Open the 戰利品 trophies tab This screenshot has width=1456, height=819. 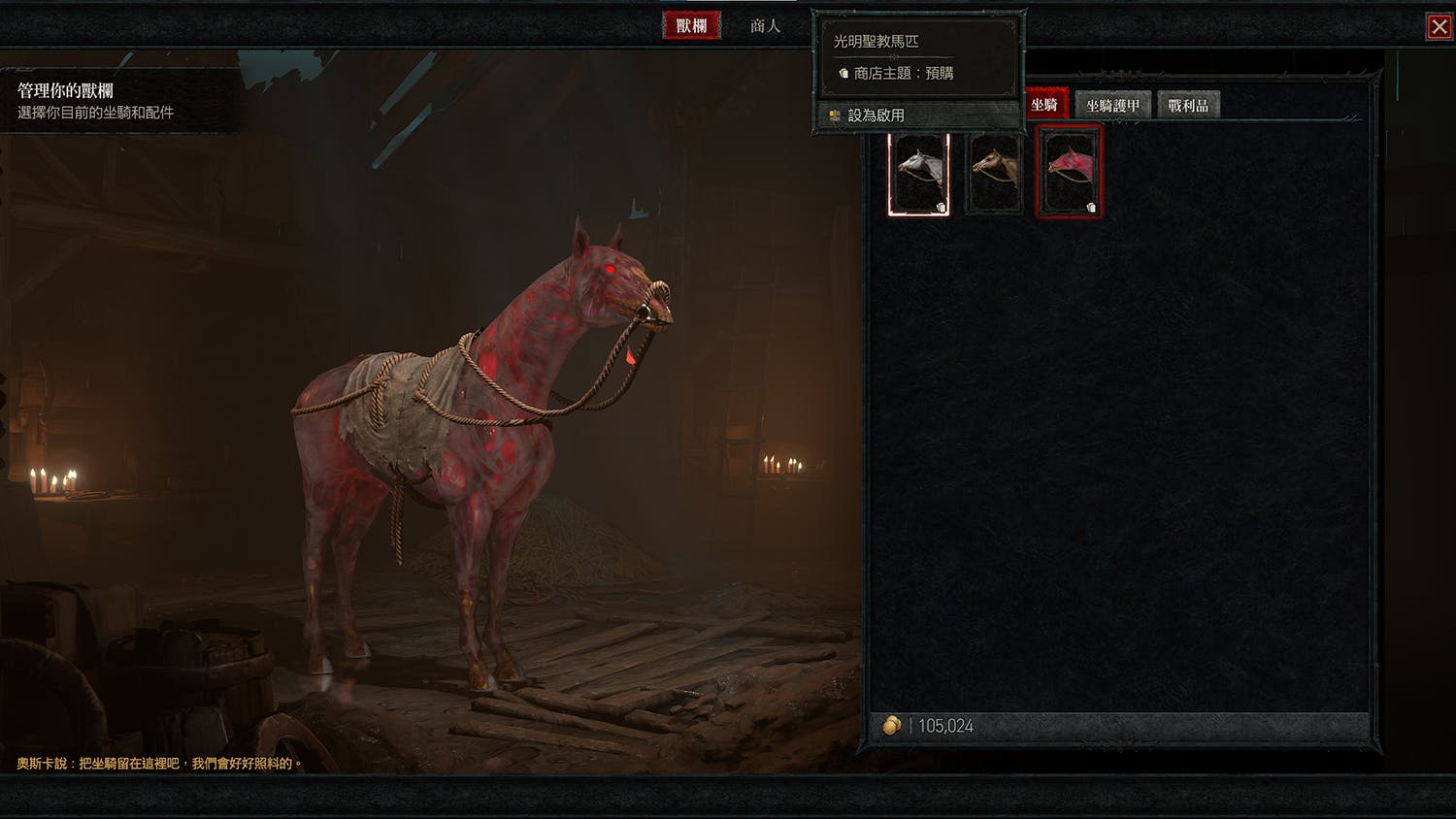pos(1188,106)
